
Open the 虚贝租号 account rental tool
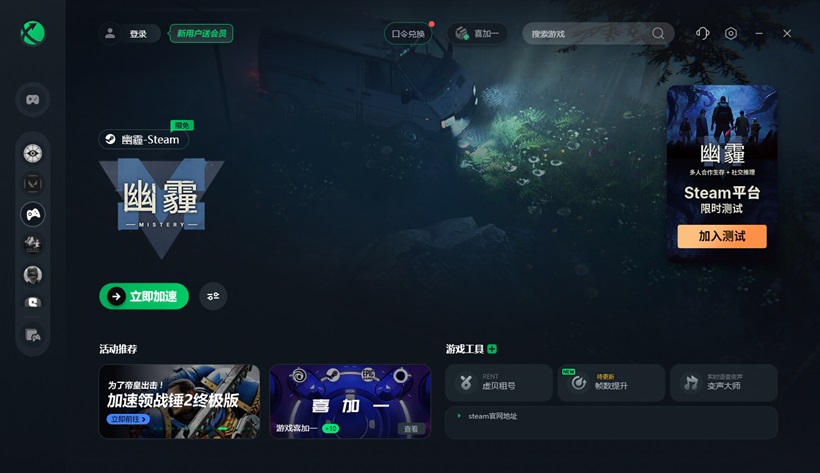coord(499,382)
